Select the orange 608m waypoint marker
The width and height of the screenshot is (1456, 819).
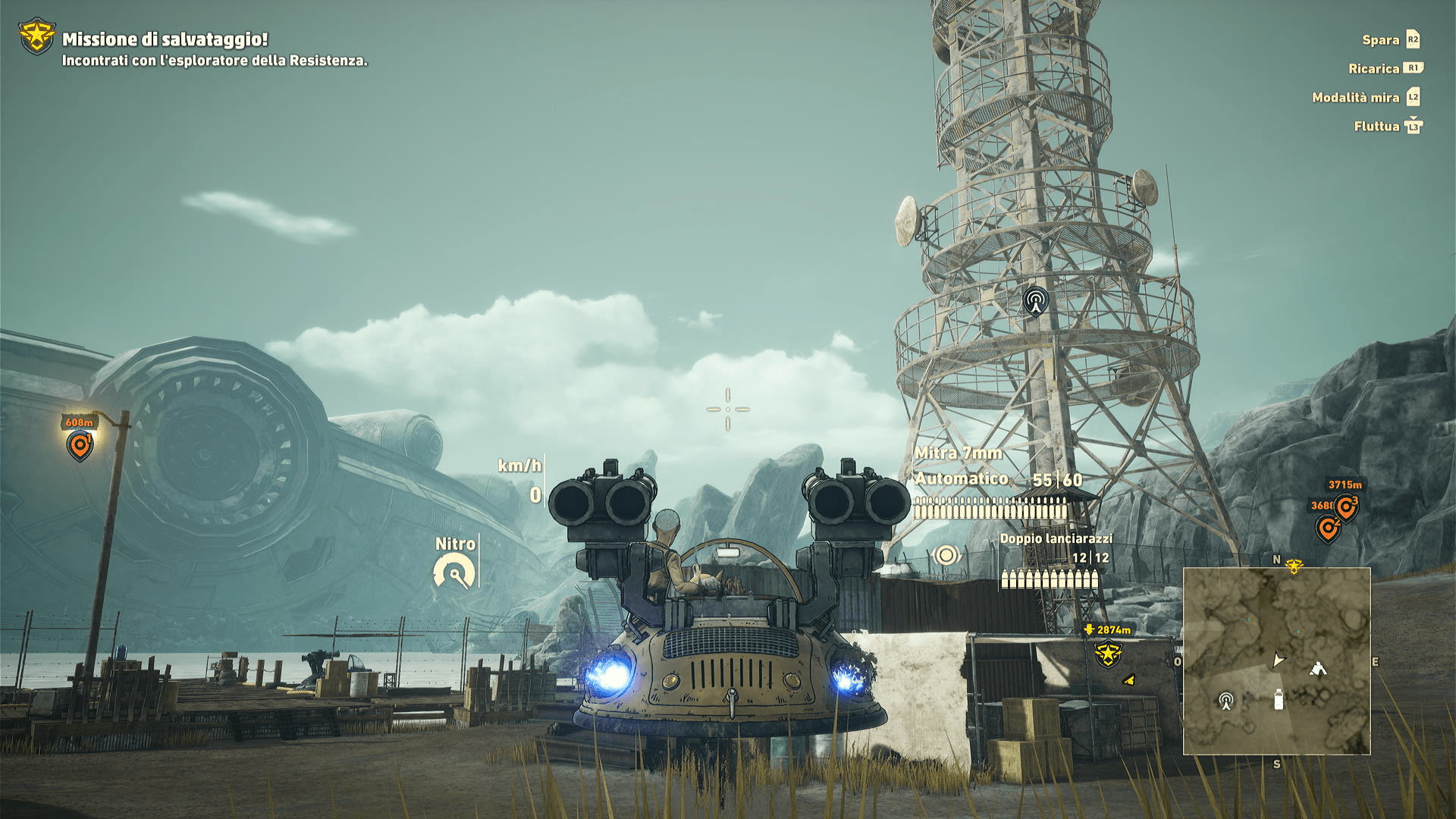pos(80,444)
